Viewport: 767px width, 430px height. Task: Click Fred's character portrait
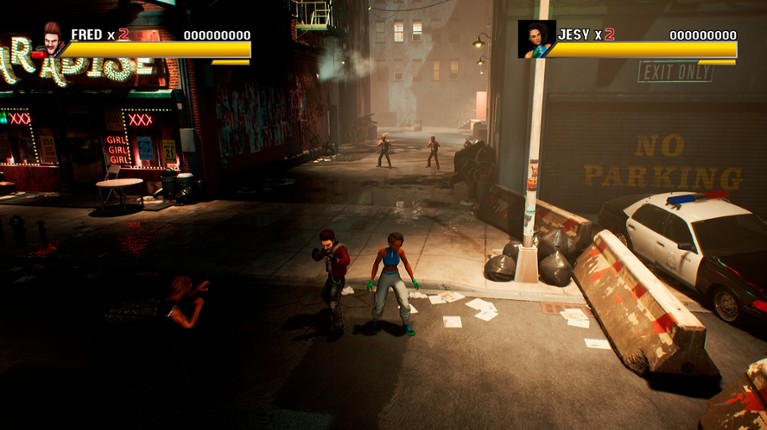51,39
